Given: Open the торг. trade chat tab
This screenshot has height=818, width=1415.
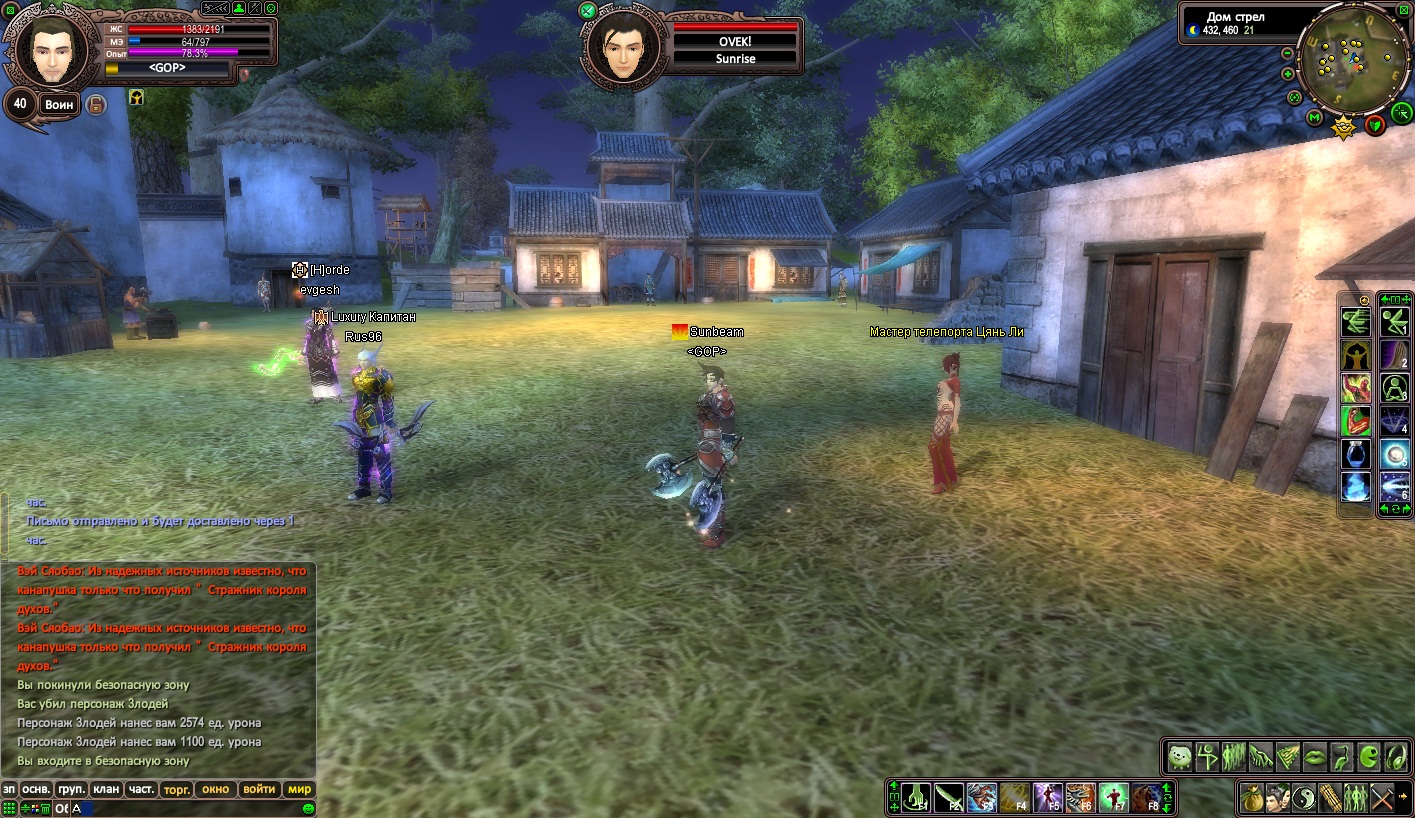Looking at the screenshot, I should tap(177, 789).
